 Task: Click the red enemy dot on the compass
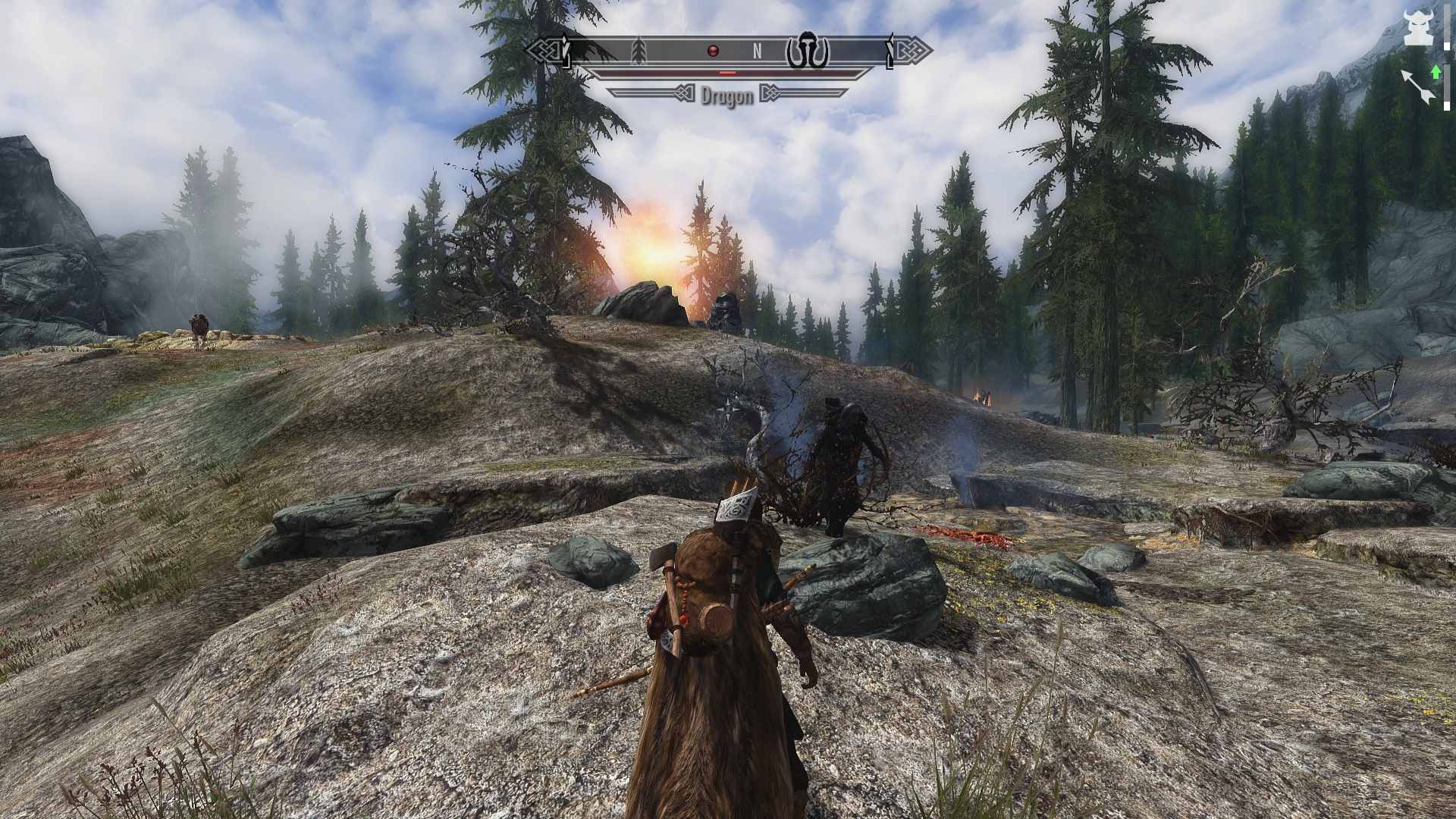click(x=712, y=52)
